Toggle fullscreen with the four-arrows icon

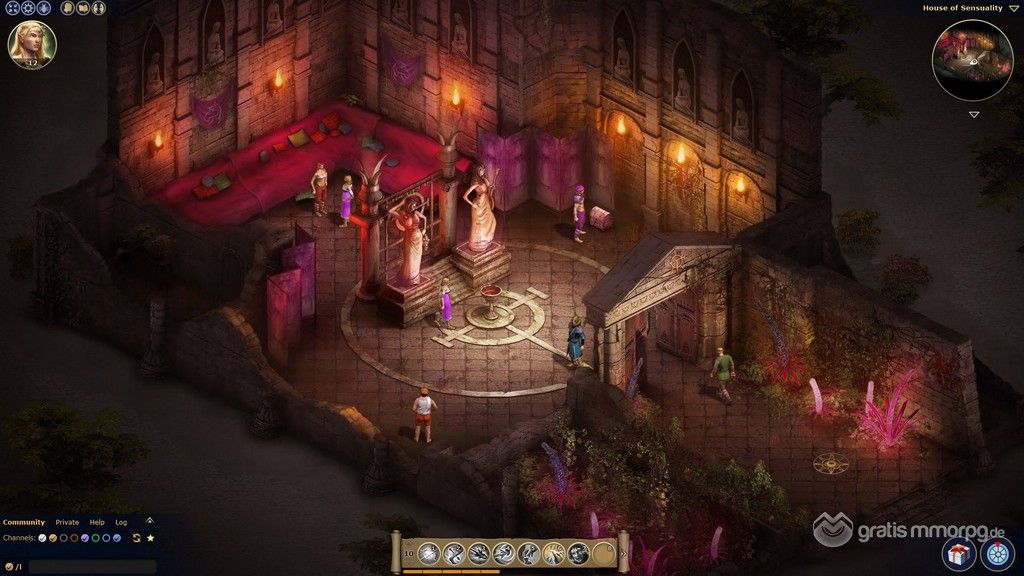(11, 8)
